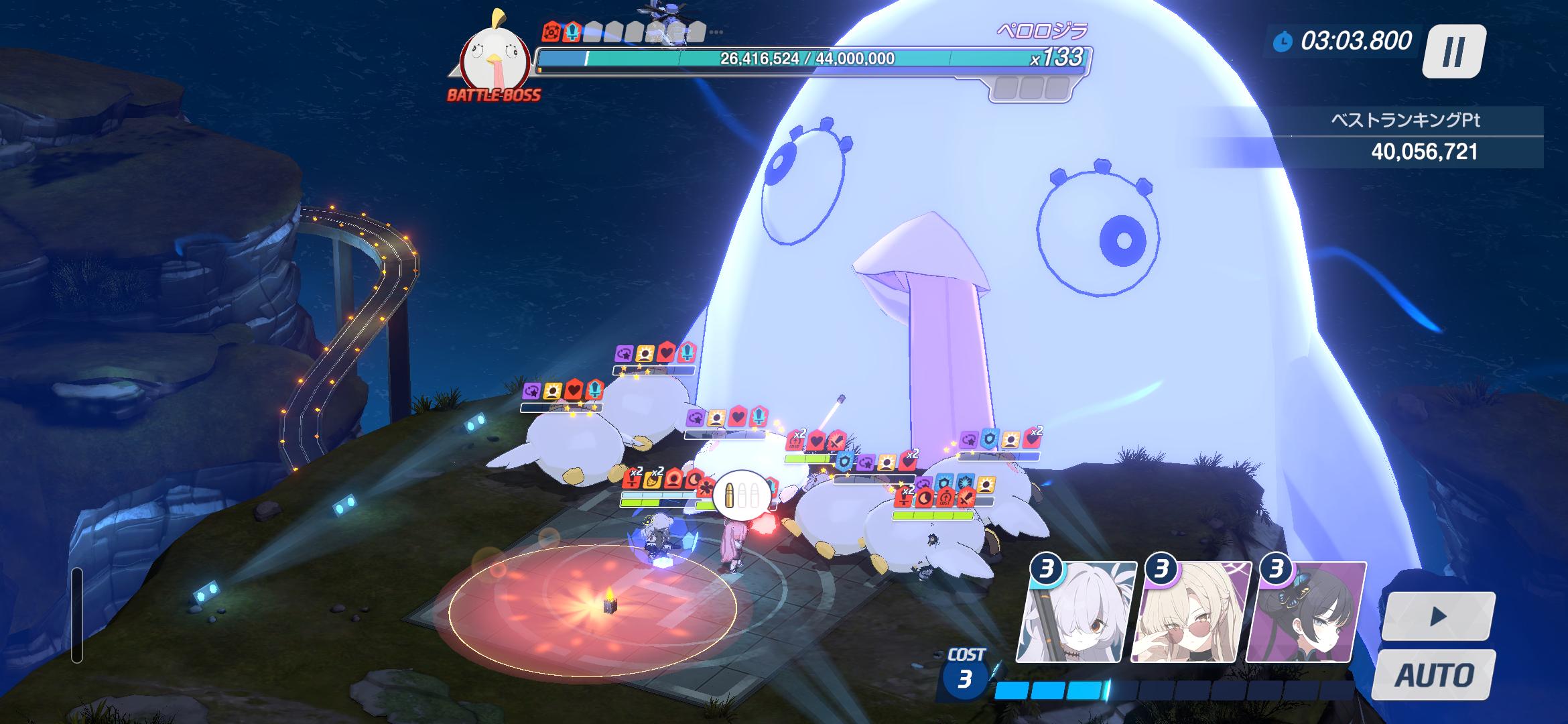Pause the battle
The image size is (1568, 724).
tap(1453, 51)
